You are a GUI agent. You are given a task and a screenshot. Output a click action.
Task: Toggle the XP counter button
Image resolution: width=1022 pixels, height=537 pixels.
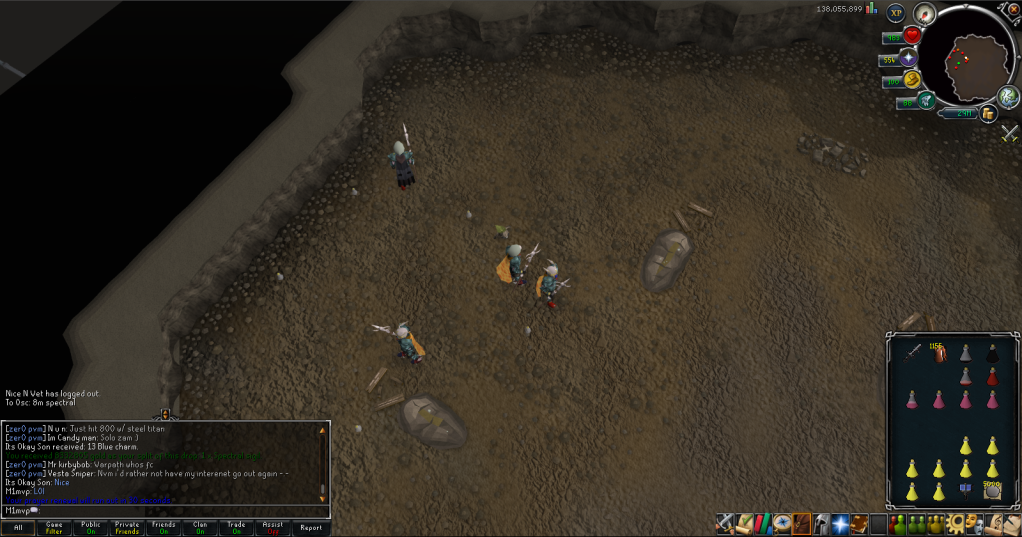[895, 13]
